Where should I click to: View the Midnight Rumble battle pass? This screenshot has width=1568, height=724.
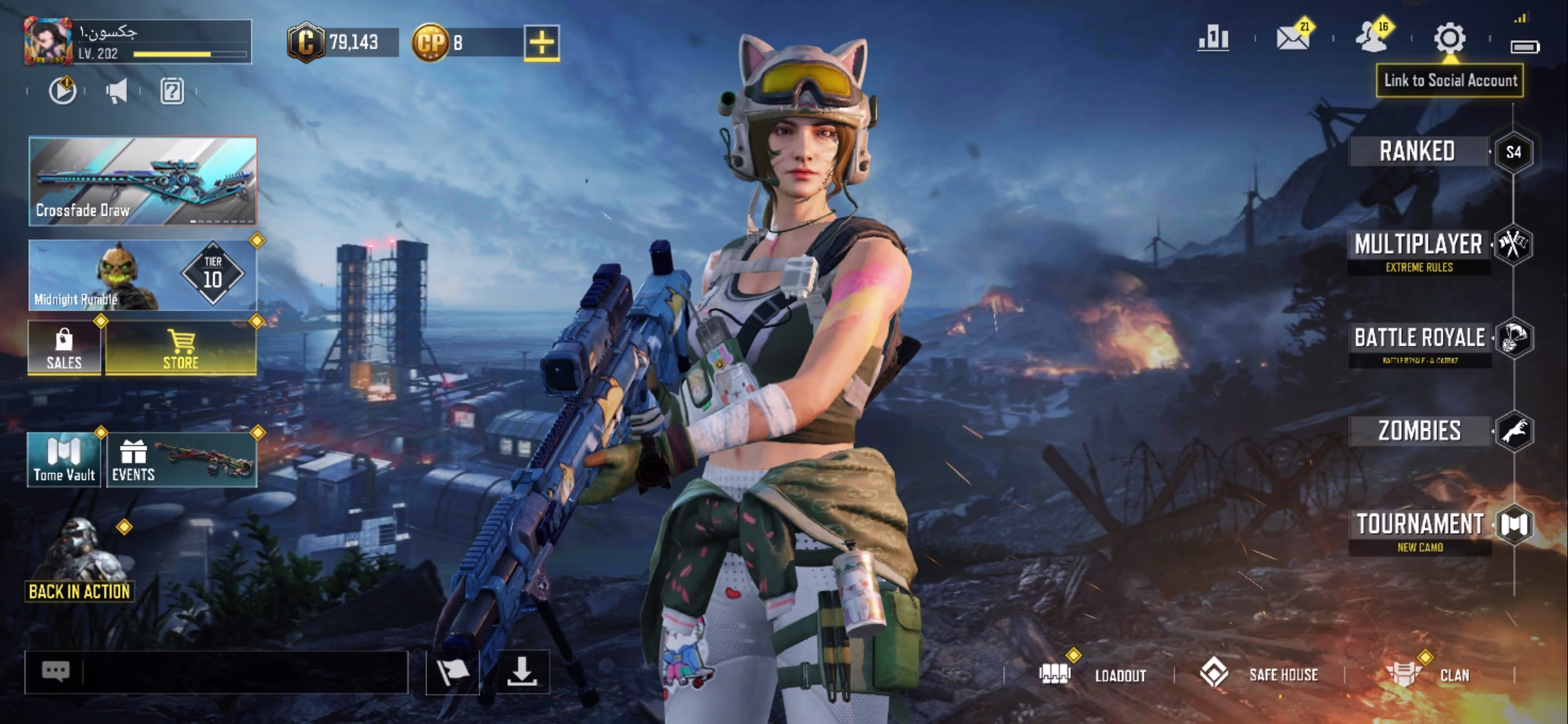143,276
